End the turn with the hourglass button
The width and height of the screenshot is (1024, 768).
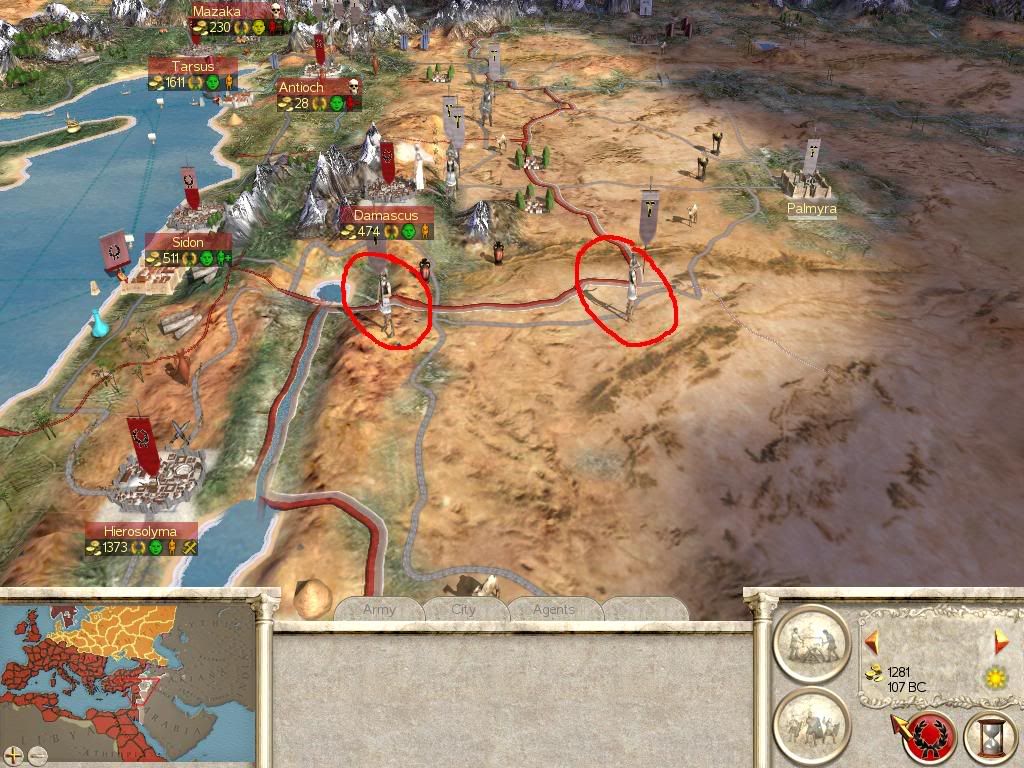pos(990,738)
